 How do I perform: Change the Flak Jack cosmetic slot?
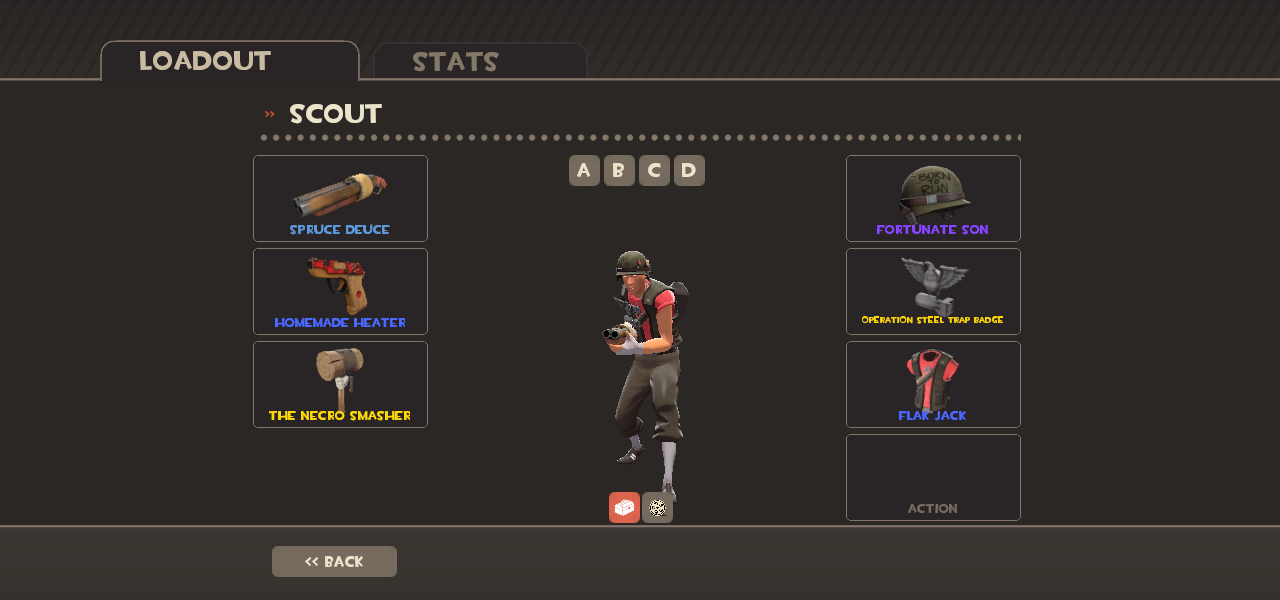tap(933, 384)
